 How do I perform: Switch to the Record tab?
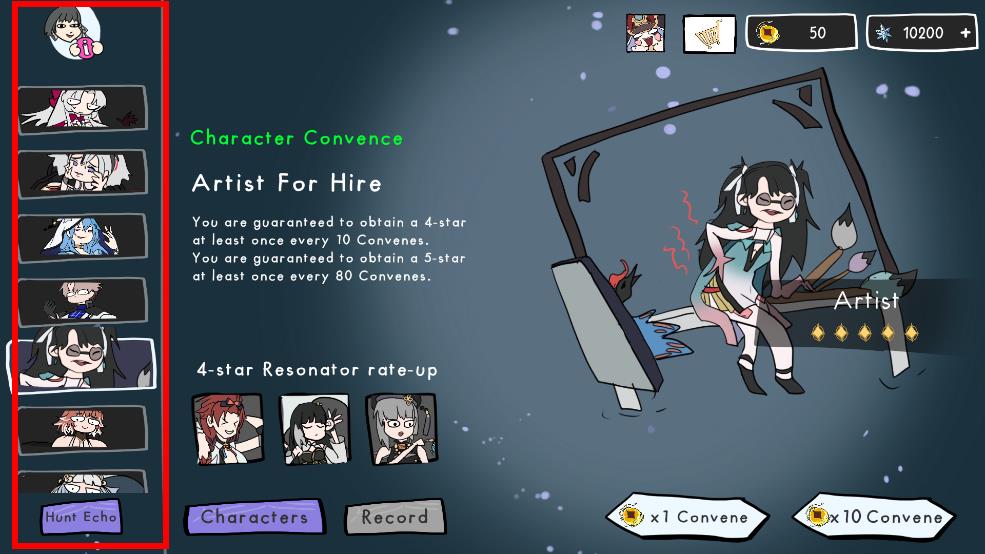click(394, 518)
